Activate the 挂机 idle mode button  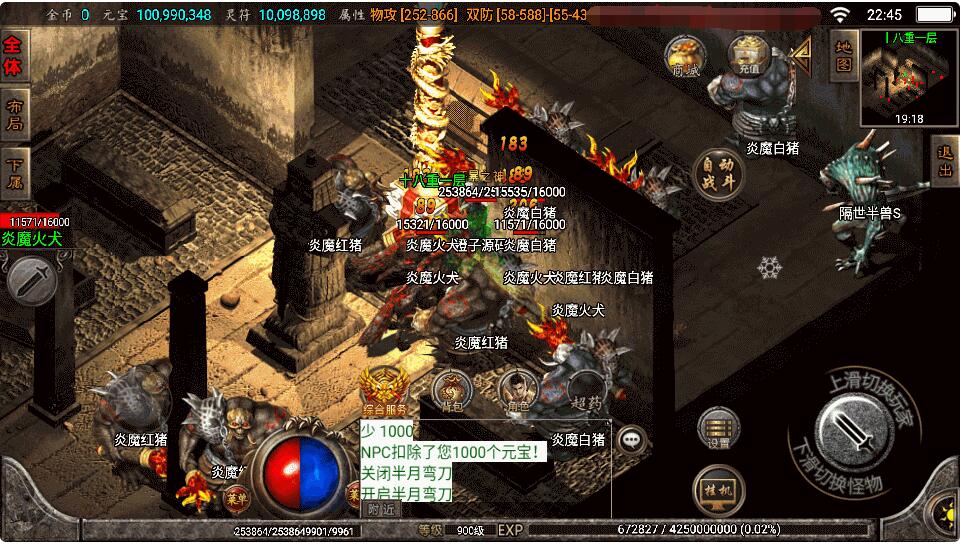717,490
